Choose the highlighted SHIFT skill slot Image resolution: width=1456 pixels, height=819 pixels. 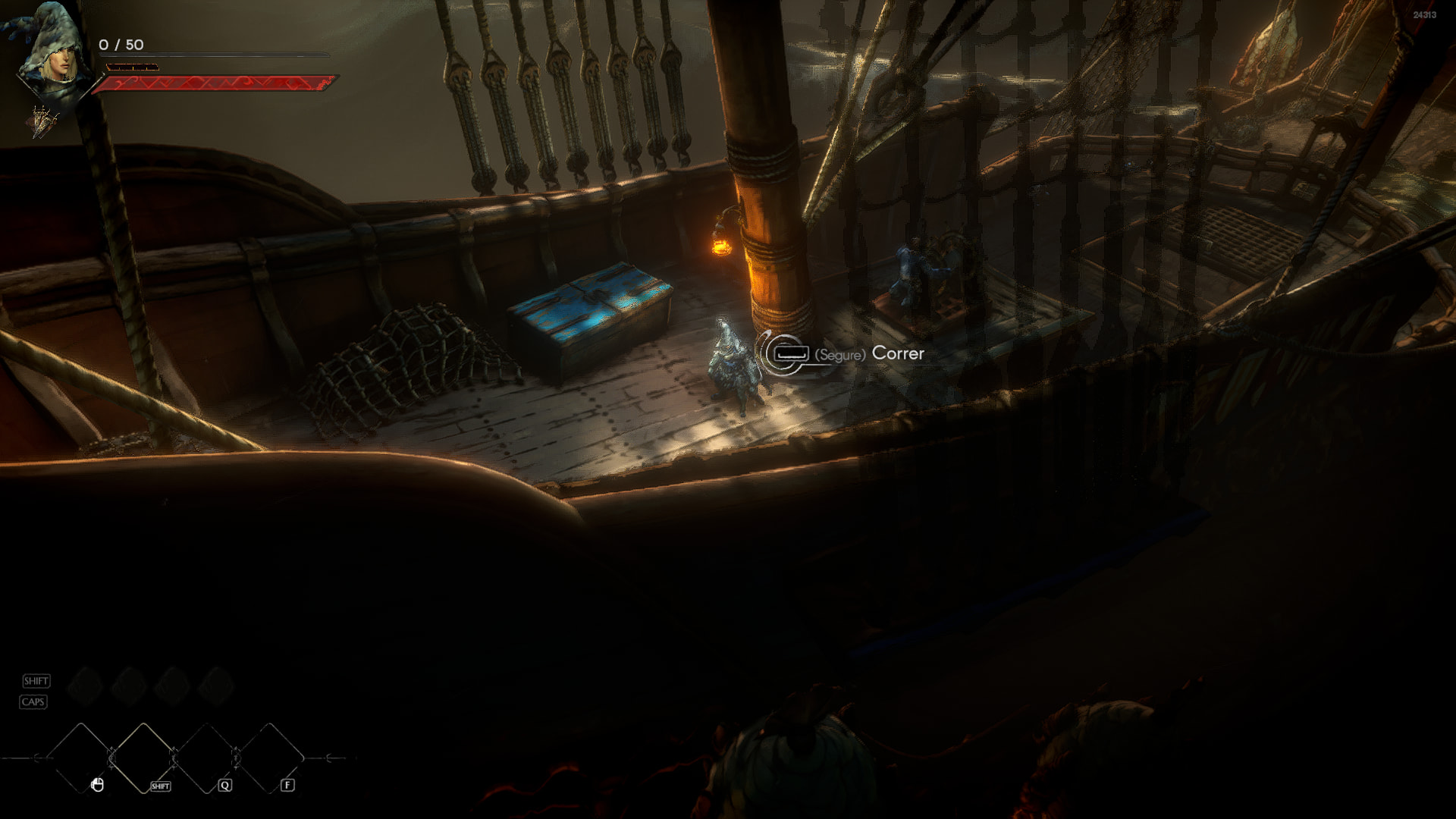pyautogui.click(x=143, y=758)
